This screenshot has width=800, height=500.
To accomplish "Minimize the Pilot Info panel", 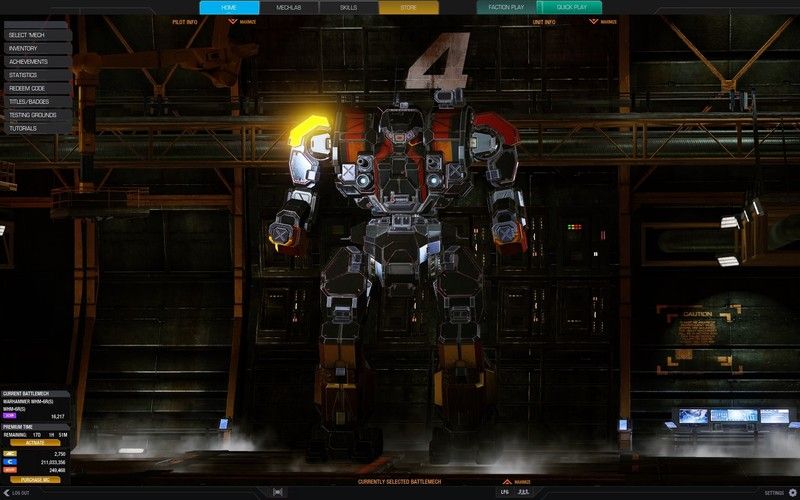I will pyautogui.click(x=246, y=21).
